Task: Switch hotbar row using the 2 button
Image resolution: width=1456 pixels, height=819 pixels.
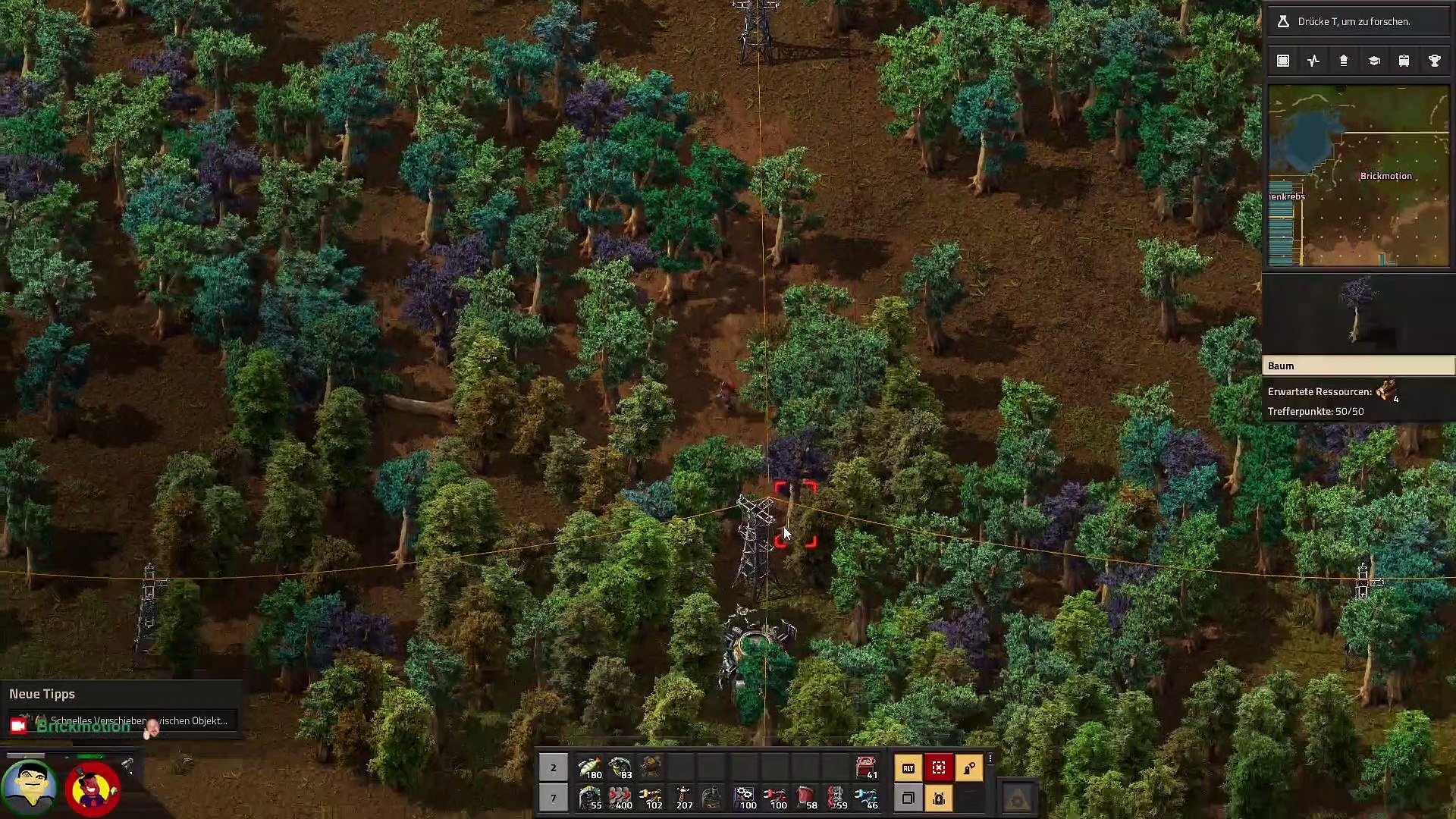Action: [x=554, y=767]
